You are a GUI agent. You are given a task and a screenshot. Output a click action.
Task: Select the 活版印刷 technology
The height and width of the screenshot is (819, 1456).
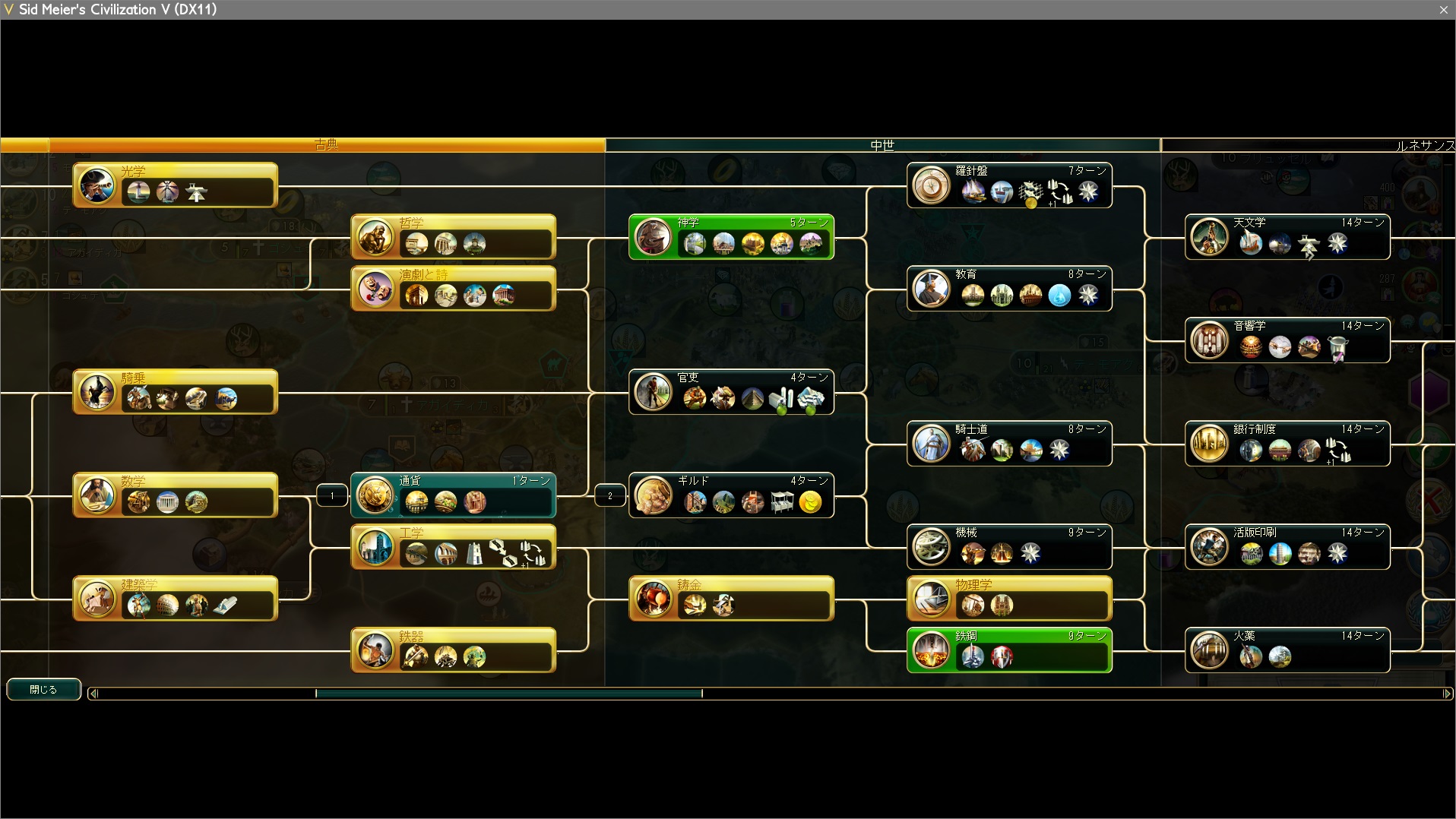[1287, 547]
